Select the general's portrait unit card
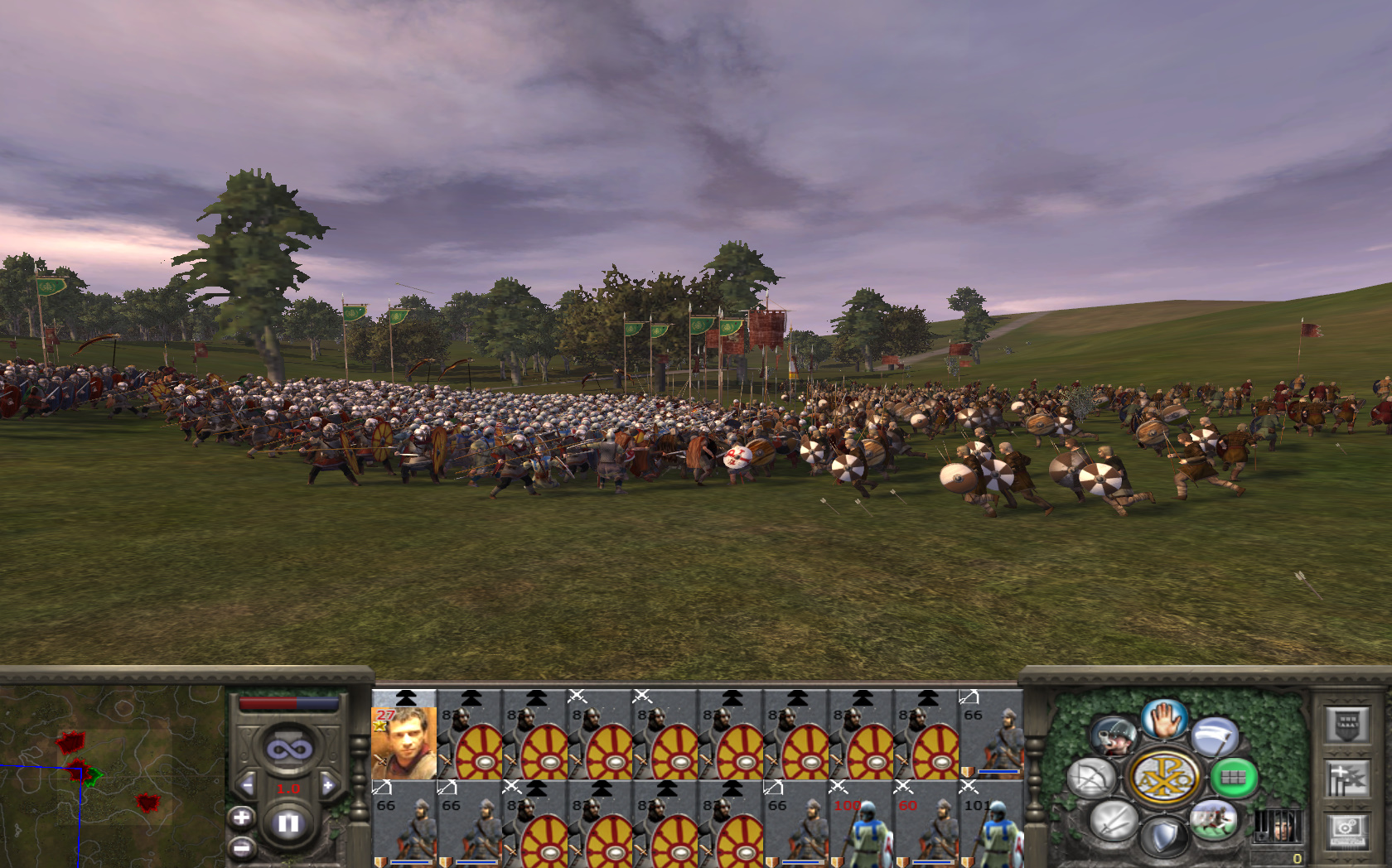The height and width of the screenshot is (868, 1392). tap(404, 739)
